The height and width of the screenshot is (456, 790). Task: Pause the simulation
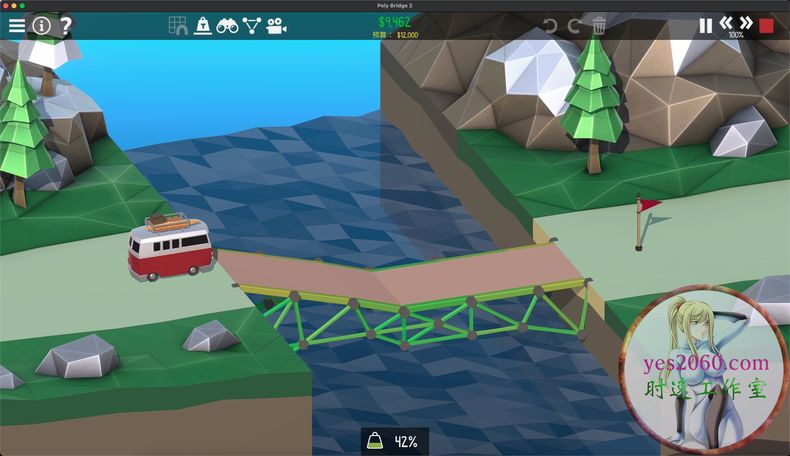click(x=706, y=25)
